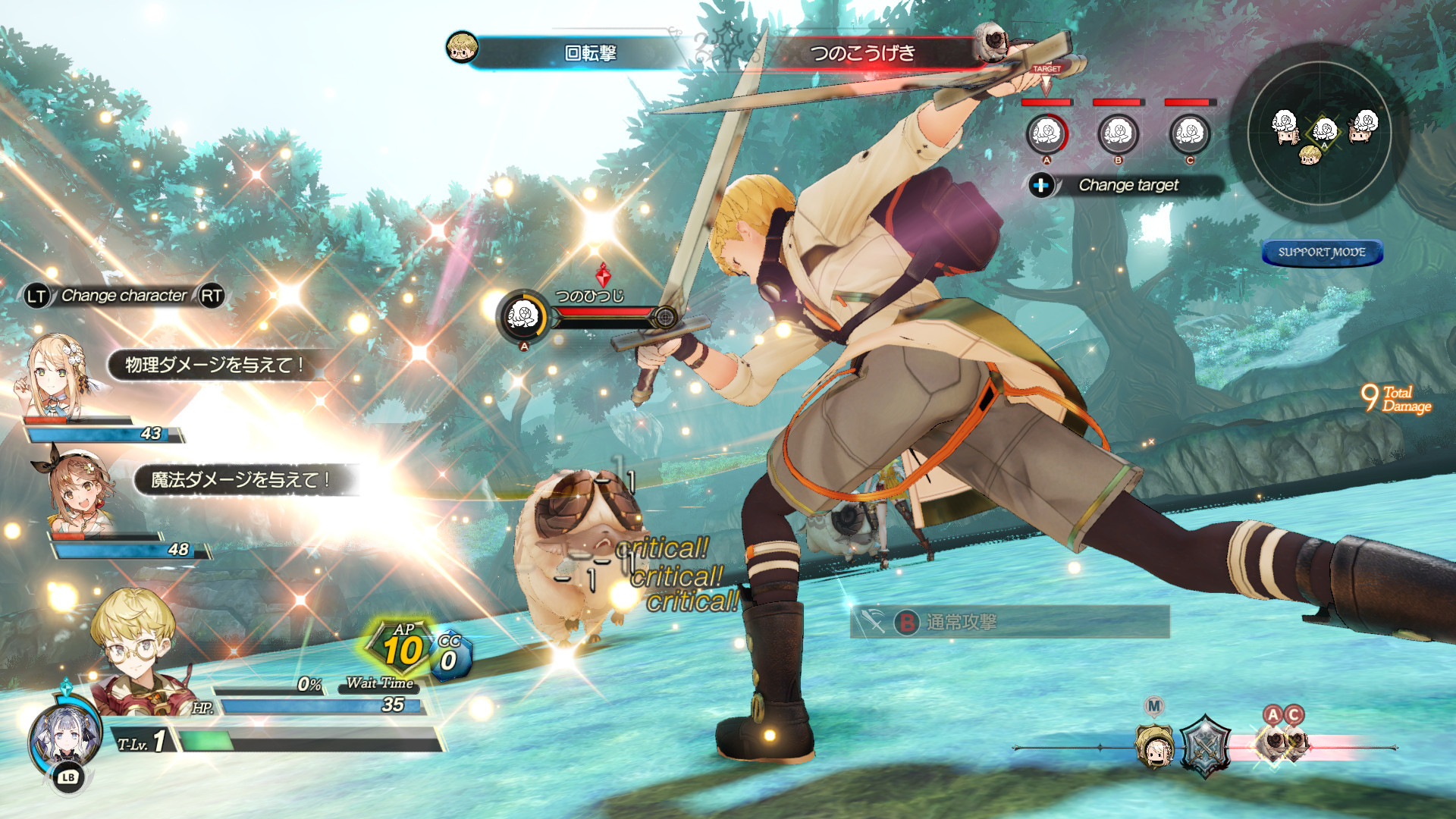Click the crossed swords timeline emblem
Screen dimensions: 1456x819
1204,745
